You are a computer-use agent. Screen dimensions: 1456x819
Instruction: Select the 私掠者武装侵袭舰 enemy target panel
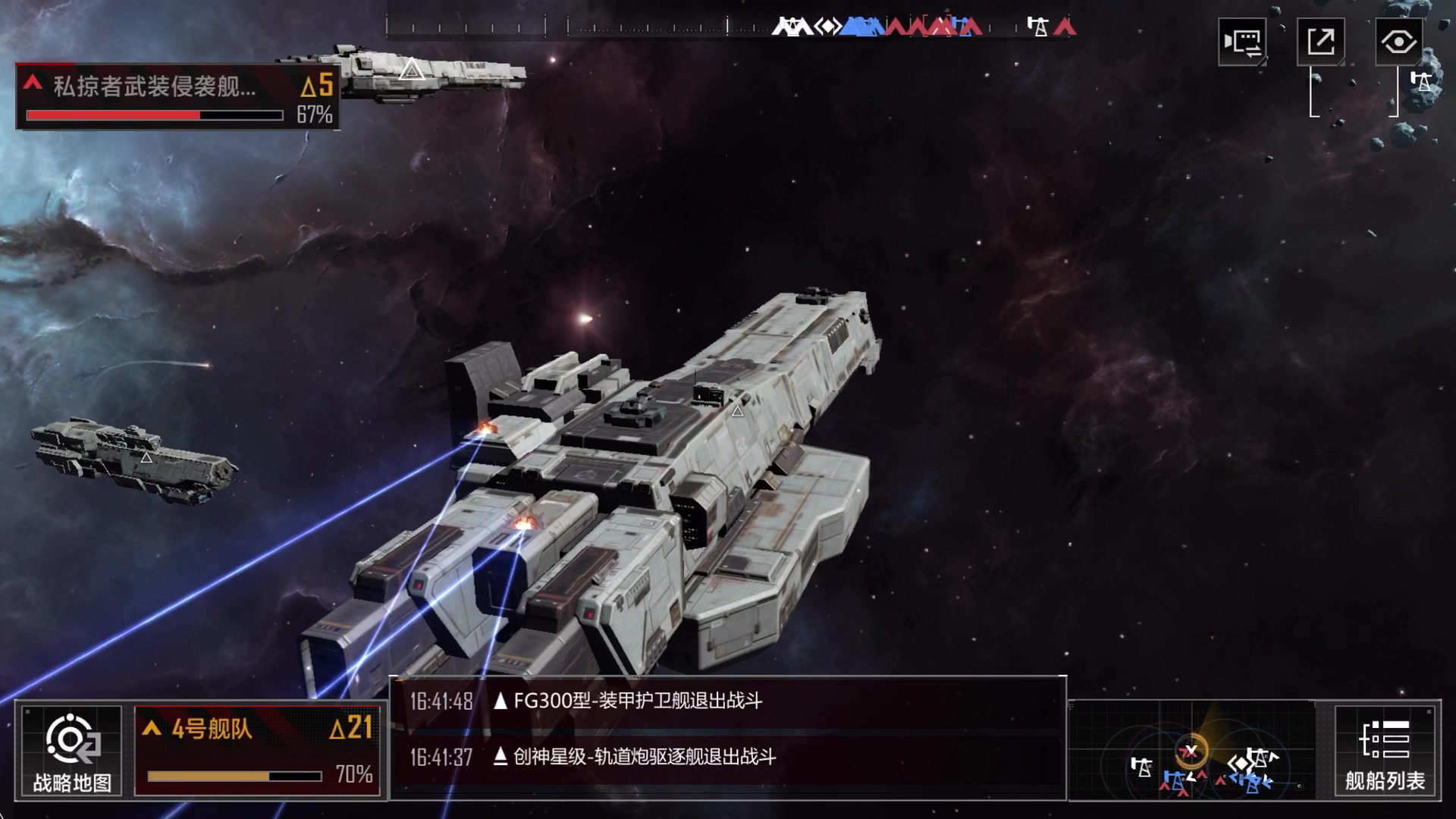coord(177,97)
